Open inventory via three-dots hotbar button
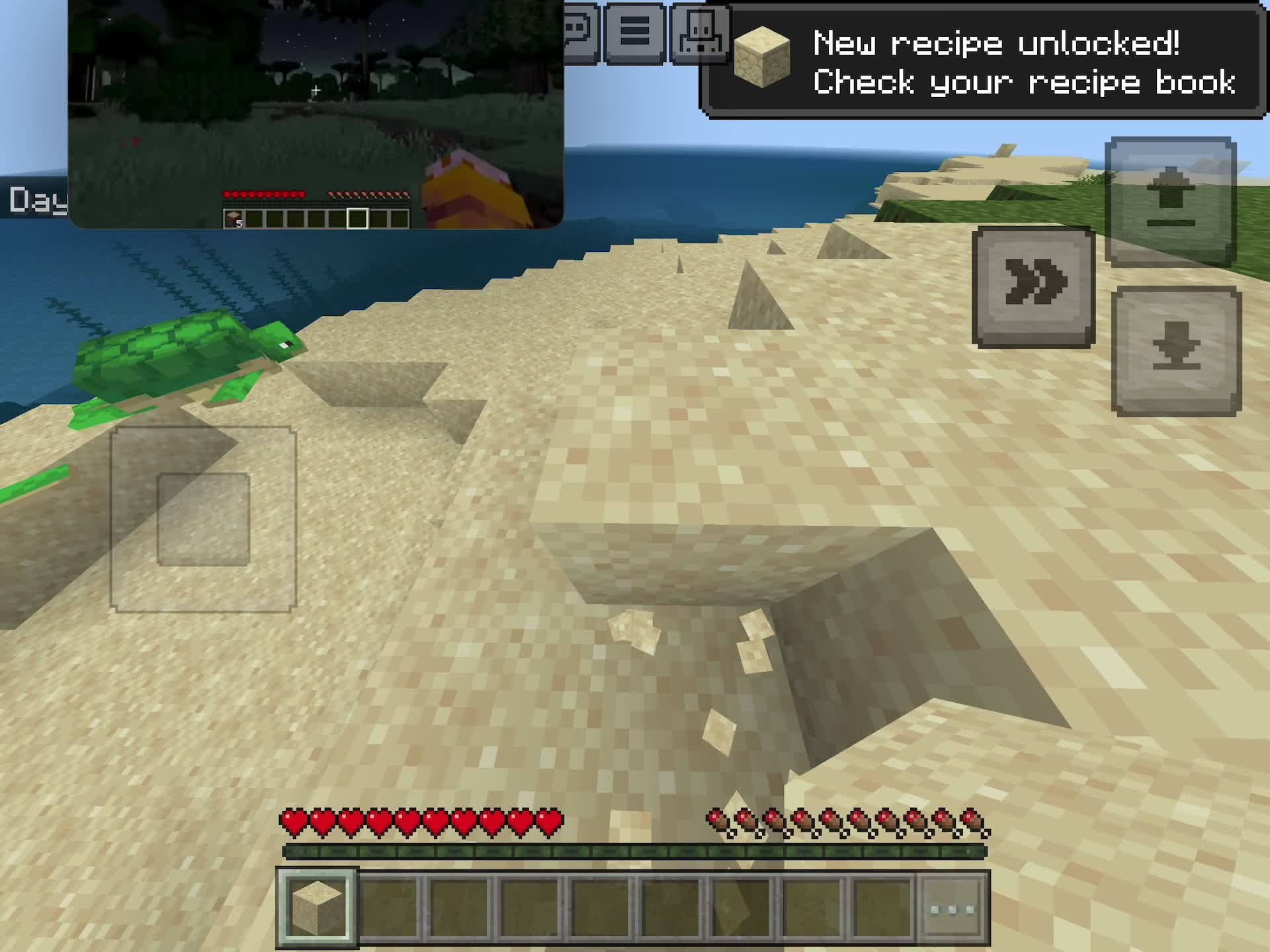1270x952 pixels. 952,909
